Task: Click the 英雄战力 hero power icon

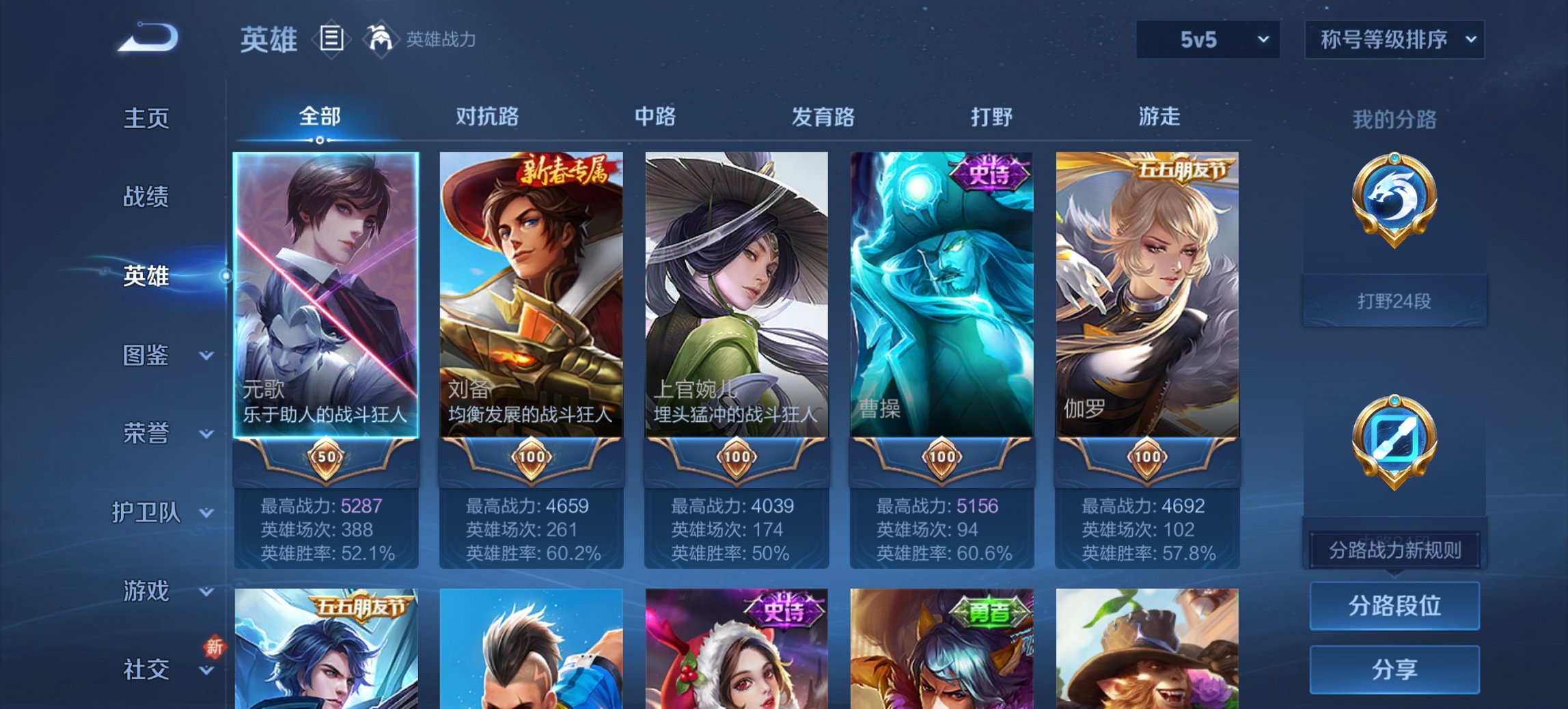Action: 381,38
